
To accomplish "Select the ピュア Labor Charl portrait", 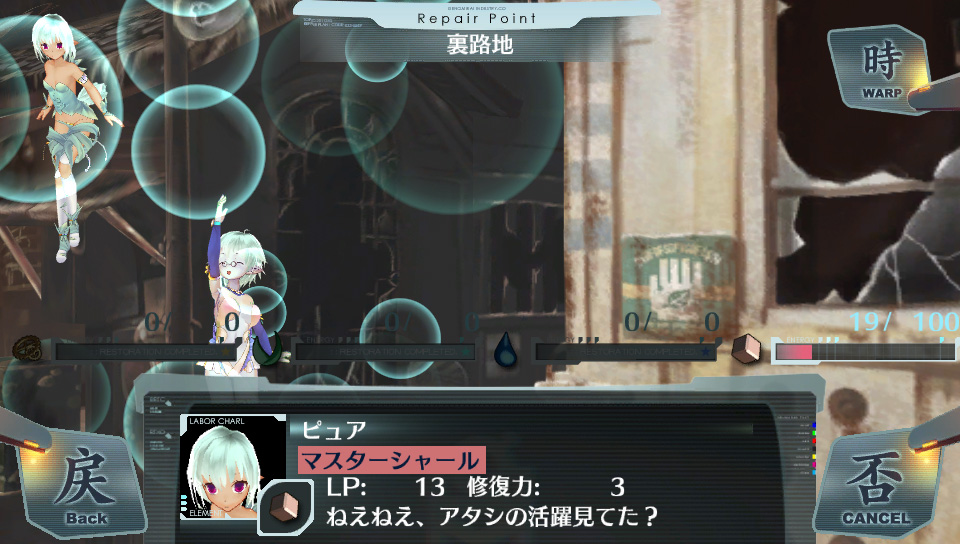I will click(x=232, y=468).
